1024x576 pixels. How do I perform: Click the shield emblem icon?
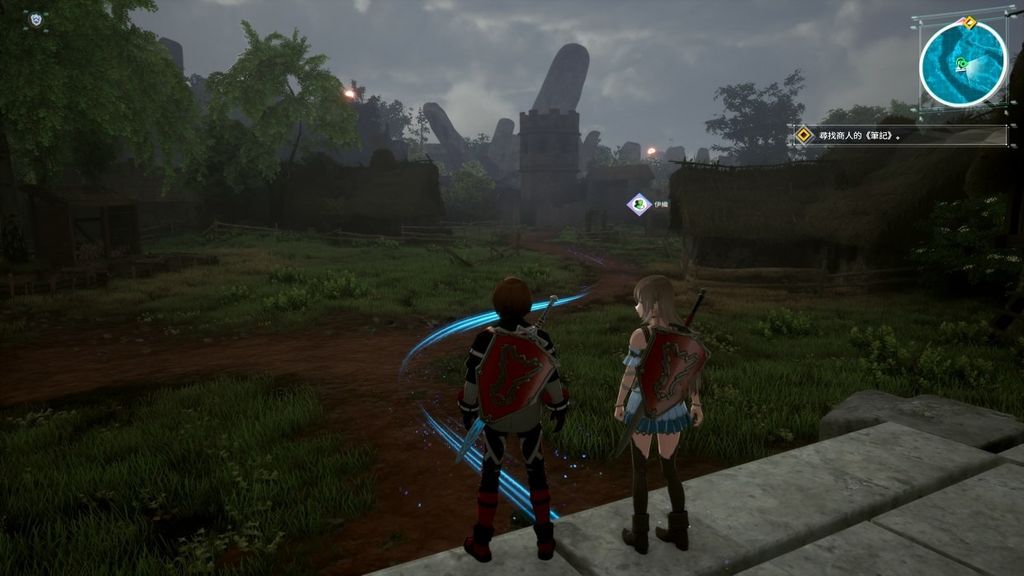(36, 19)
